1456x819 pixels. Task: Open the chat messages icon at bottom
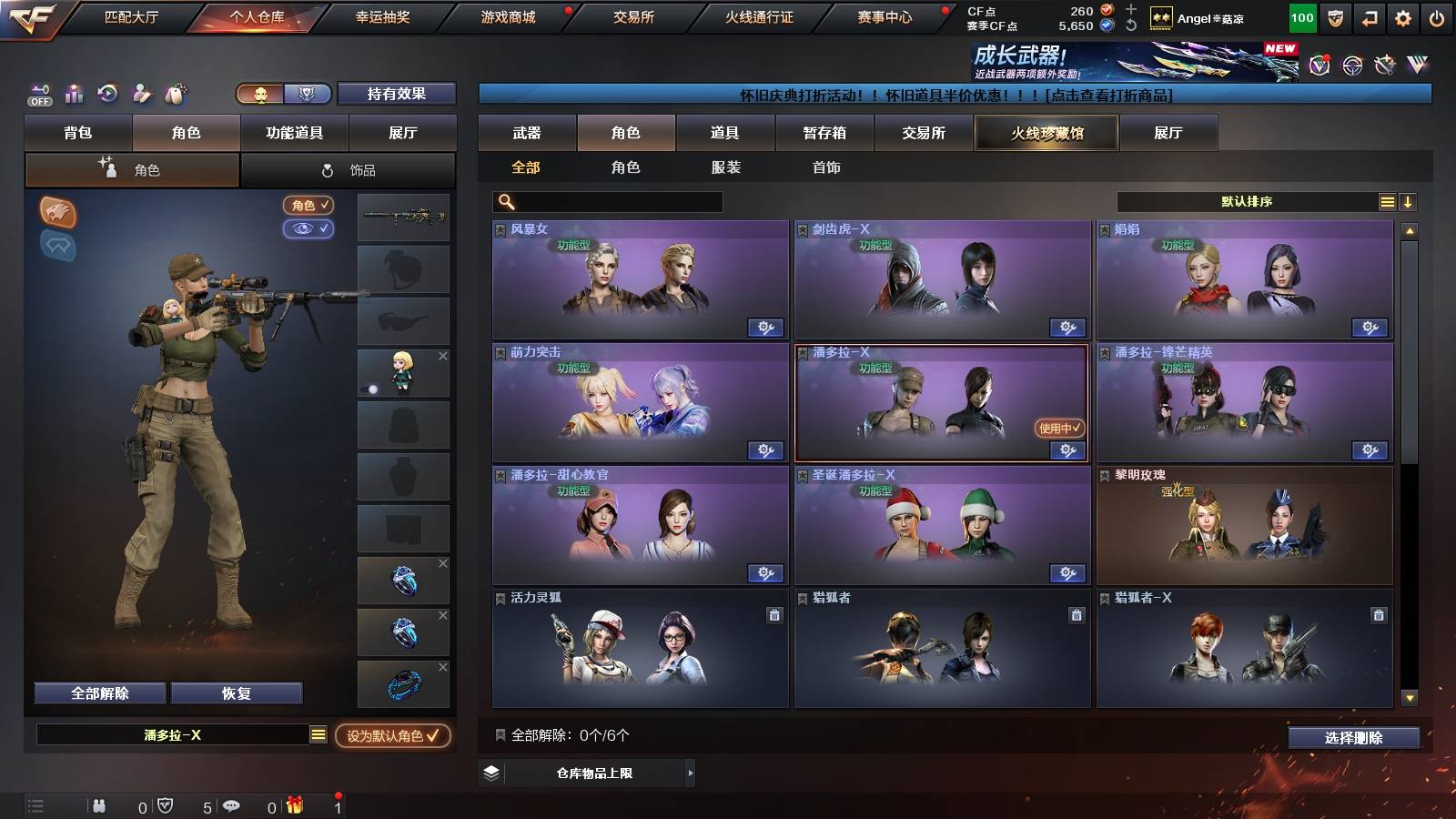pyautogui.click(x=231, y=805)
